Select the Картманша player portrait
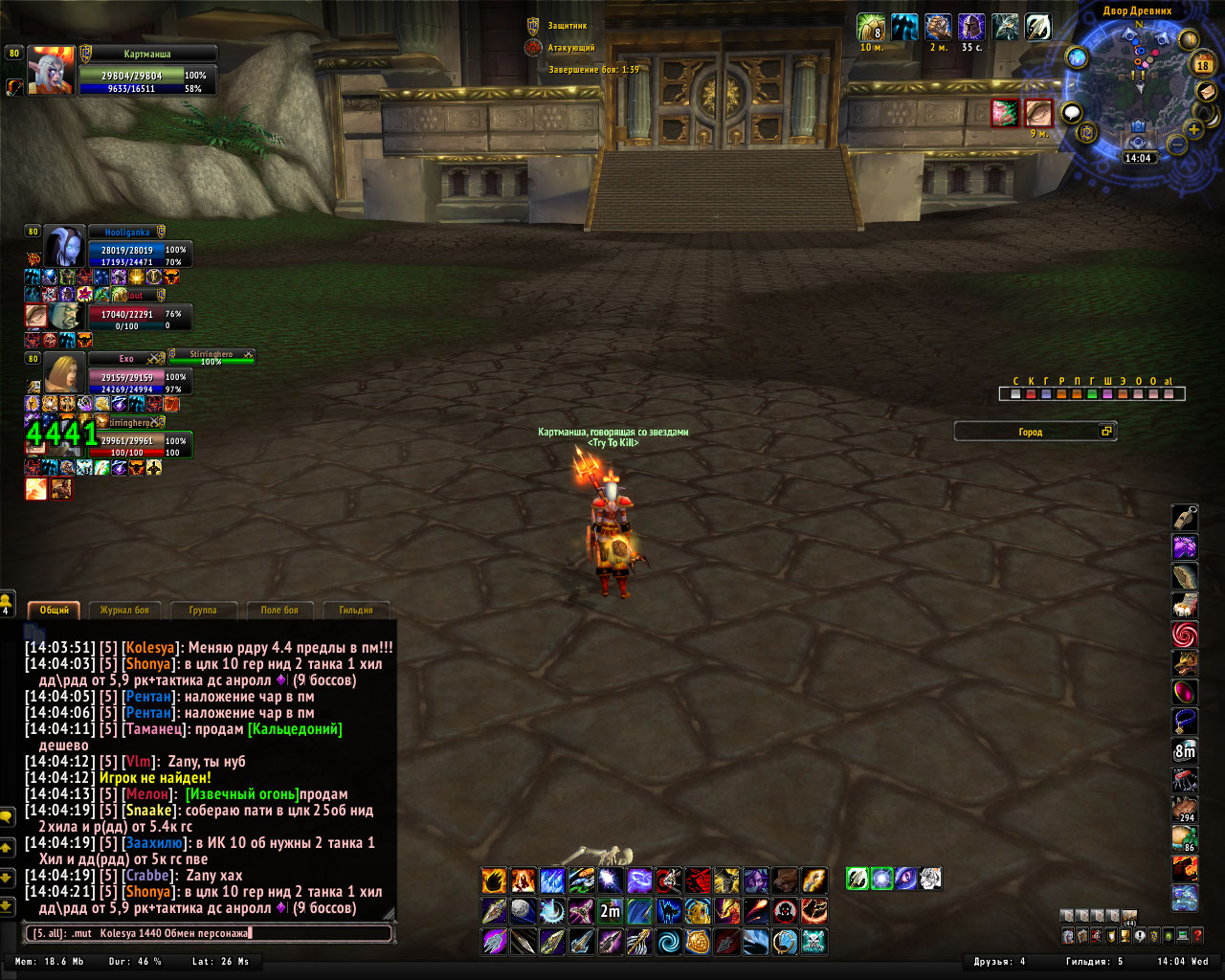Image resolution: width=1225 pixels, height=980 pixels. (51, 70)
